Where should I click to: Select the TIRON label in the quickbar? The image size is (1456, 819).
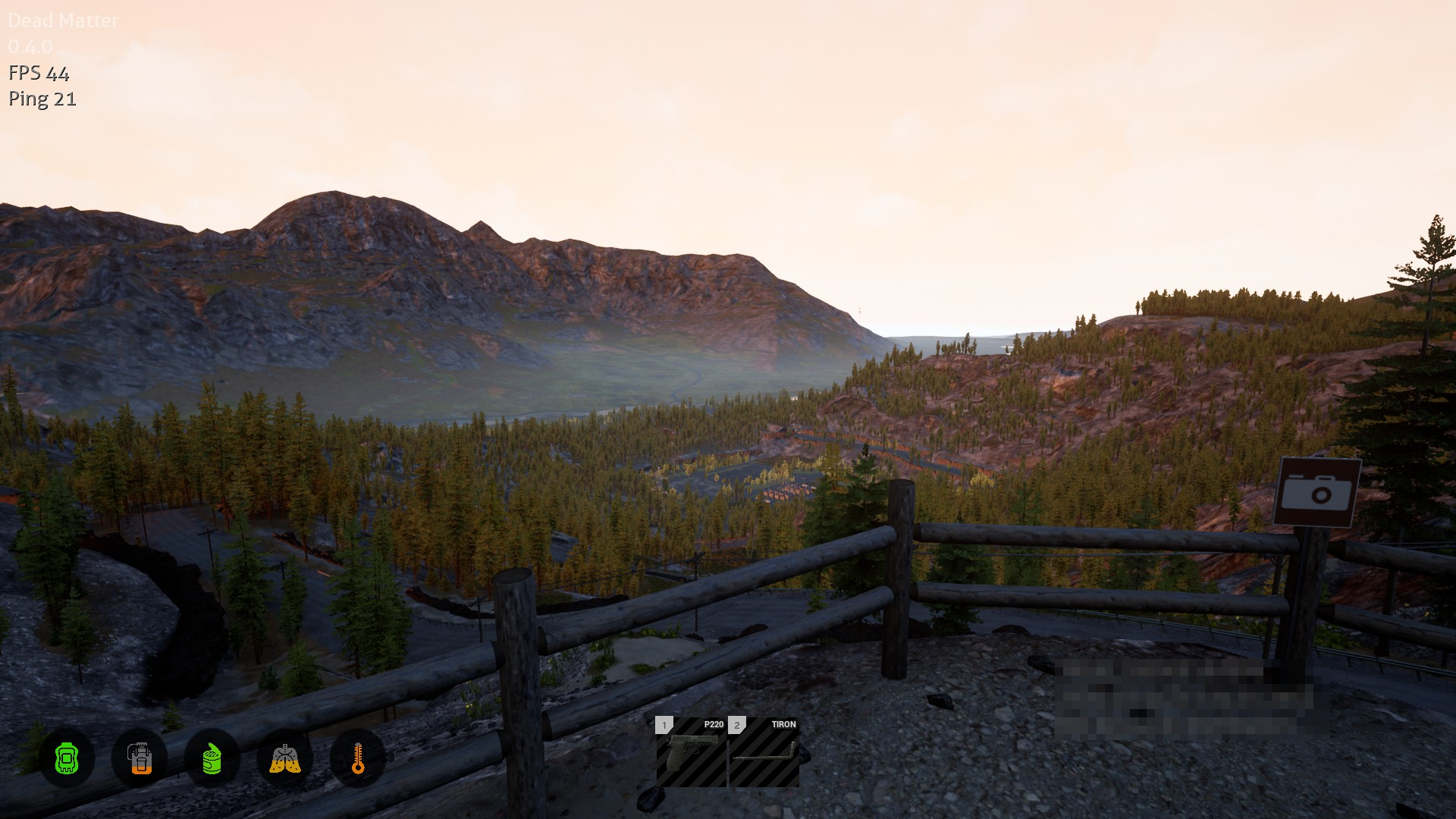tap(783, 724)
